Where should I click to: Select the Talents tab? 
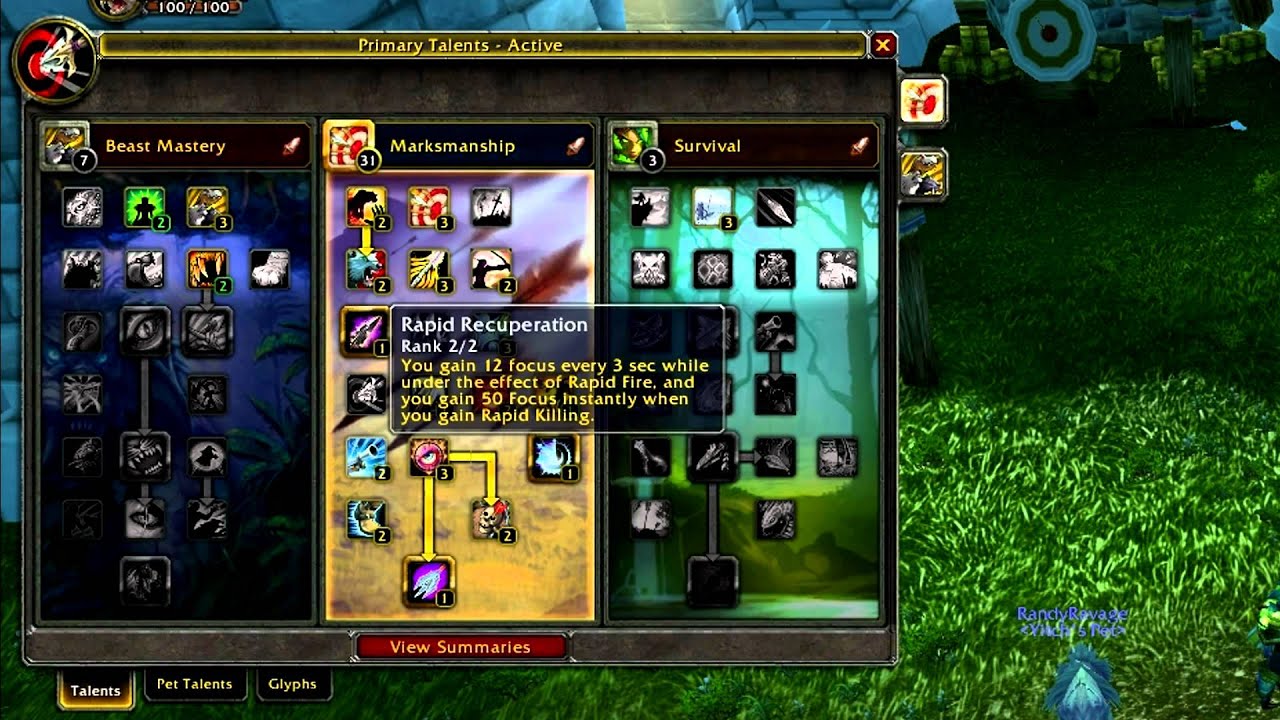pyautogui.click(x=95, y=690)
